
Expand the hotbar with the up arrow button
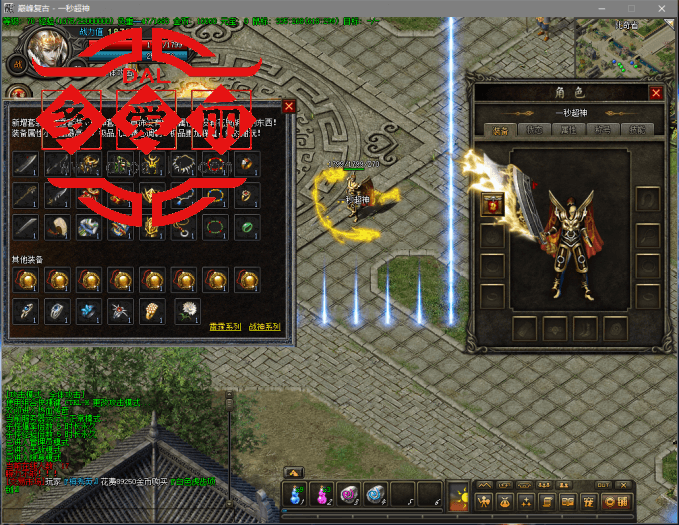click(x=294, y=472)
